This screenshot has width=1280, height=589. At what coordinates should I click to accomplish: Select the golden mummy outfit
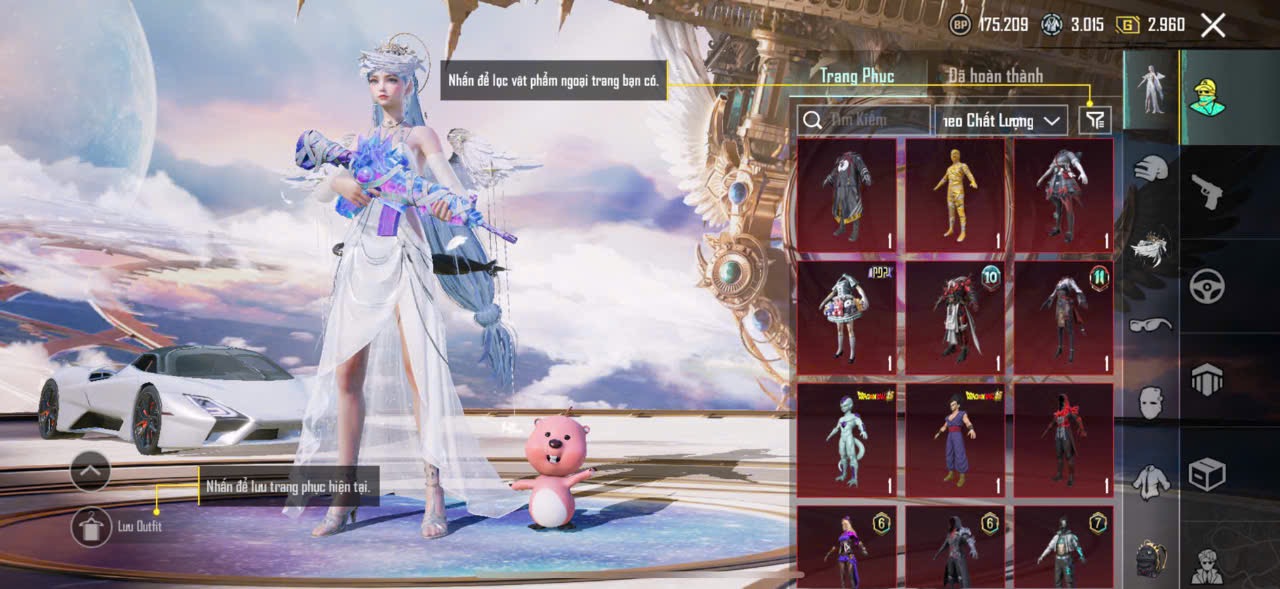(955, 195)
